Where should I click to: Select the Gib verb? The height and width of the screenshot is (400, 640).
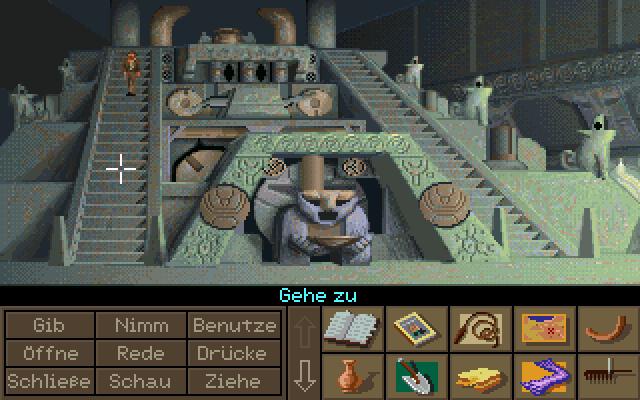click(48, 325)
